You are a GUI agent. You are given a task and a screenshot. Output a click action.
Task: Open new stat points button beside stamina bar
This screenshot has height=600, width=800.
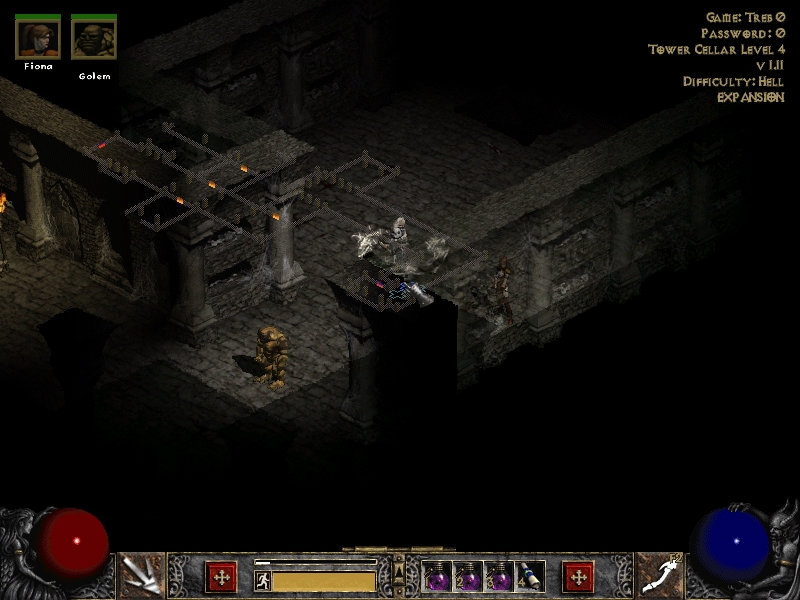tap(221, 577)
